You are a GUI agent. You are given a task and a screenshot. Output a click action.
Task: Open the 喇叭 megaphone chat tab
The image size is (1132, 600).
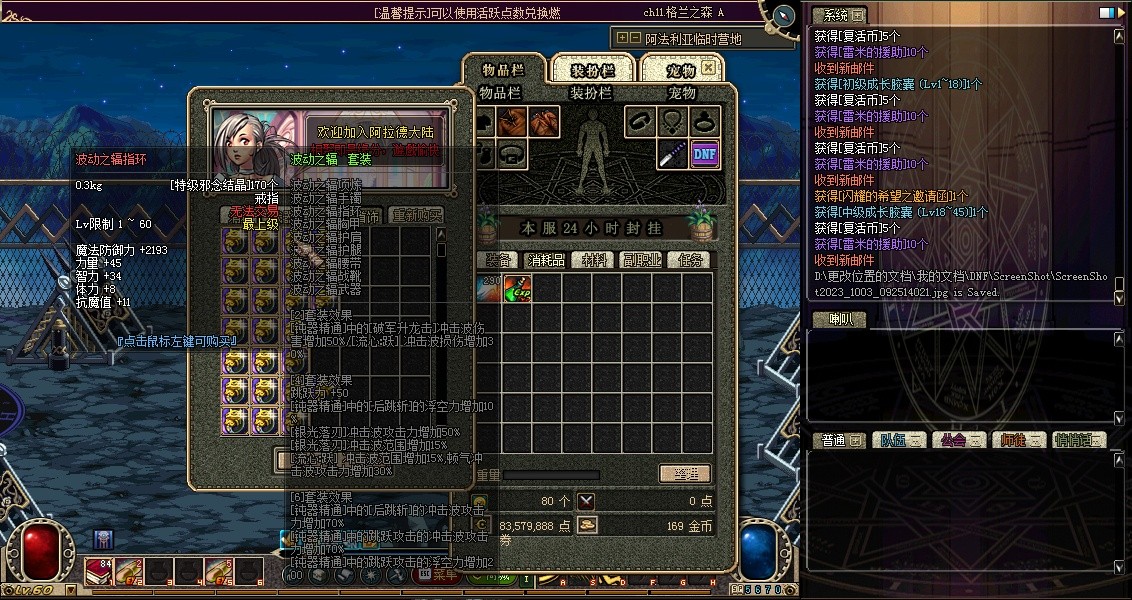830,319
